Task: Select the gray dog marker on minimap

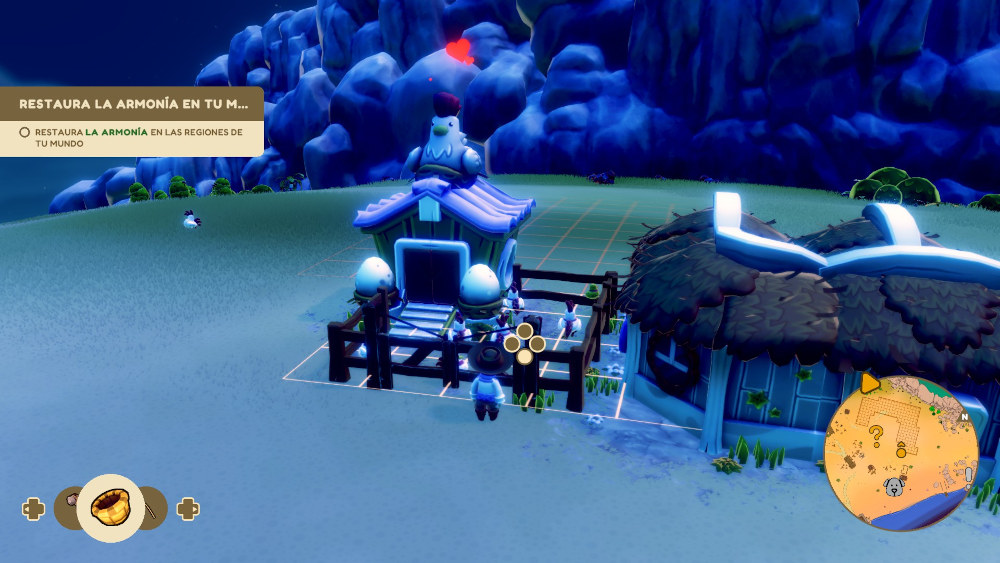Action: point(892,487)
